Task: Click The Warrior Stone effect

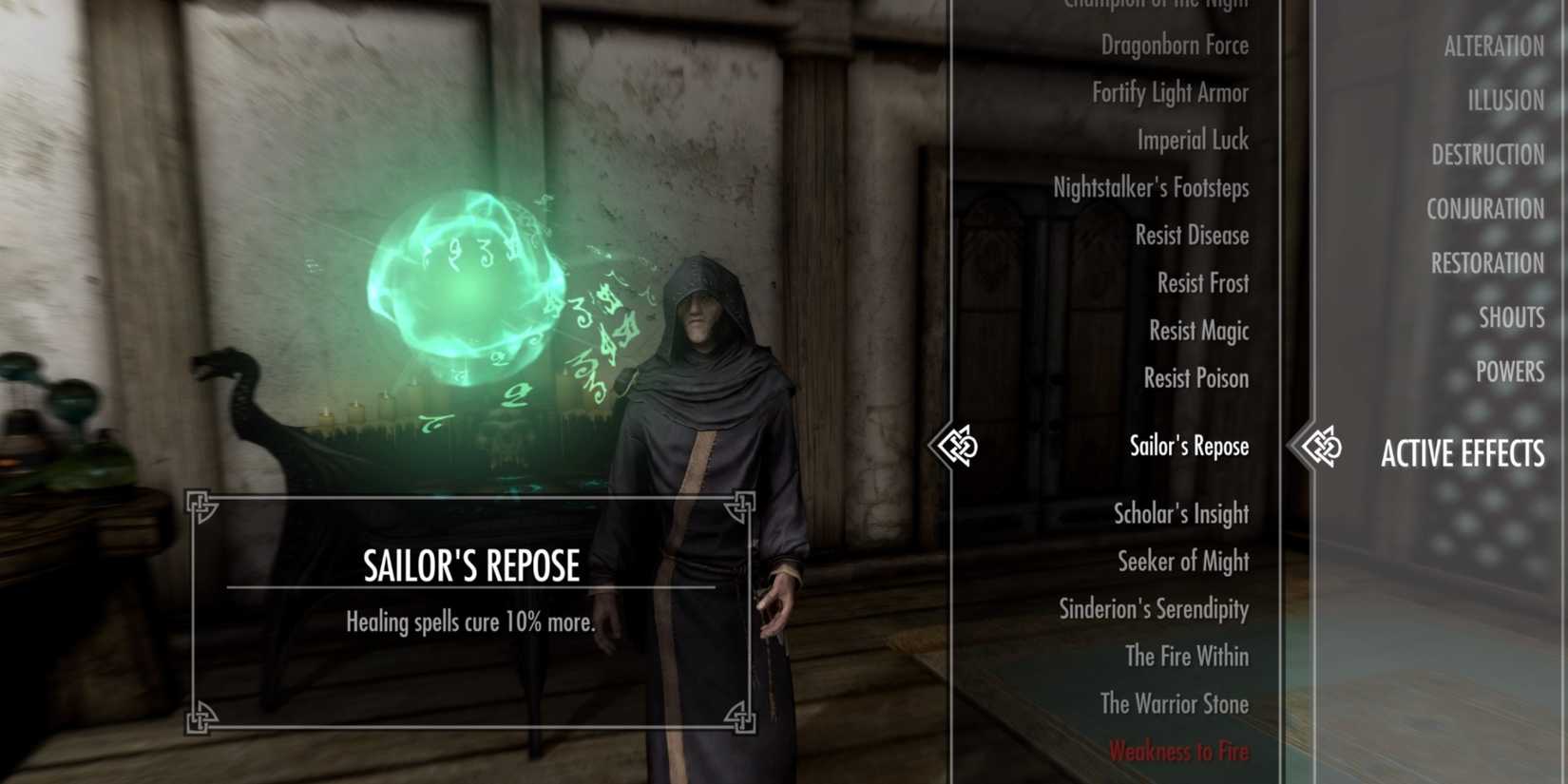Action: 1173,704
